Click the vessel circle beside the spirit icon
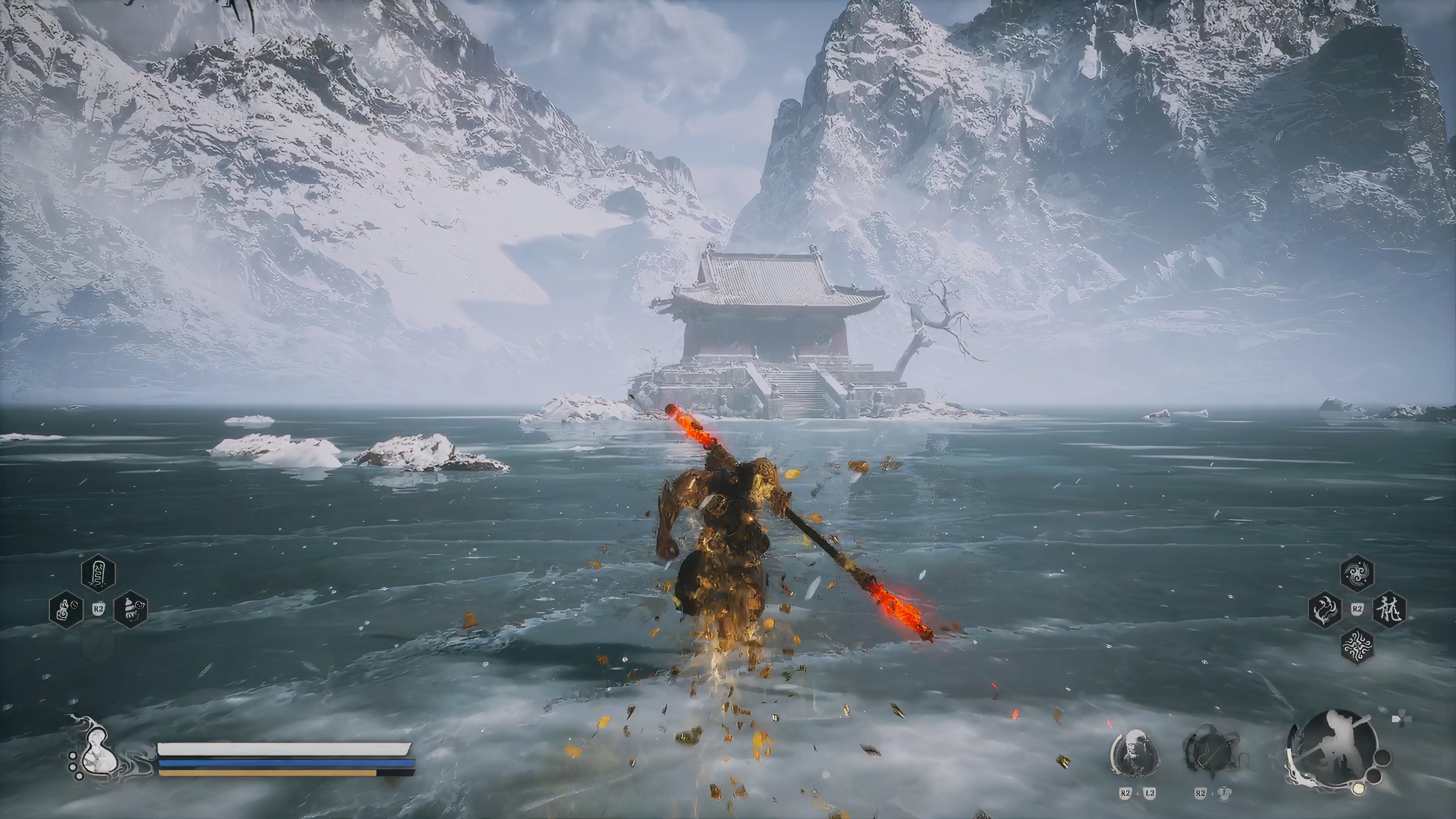 pos(1213,751)
